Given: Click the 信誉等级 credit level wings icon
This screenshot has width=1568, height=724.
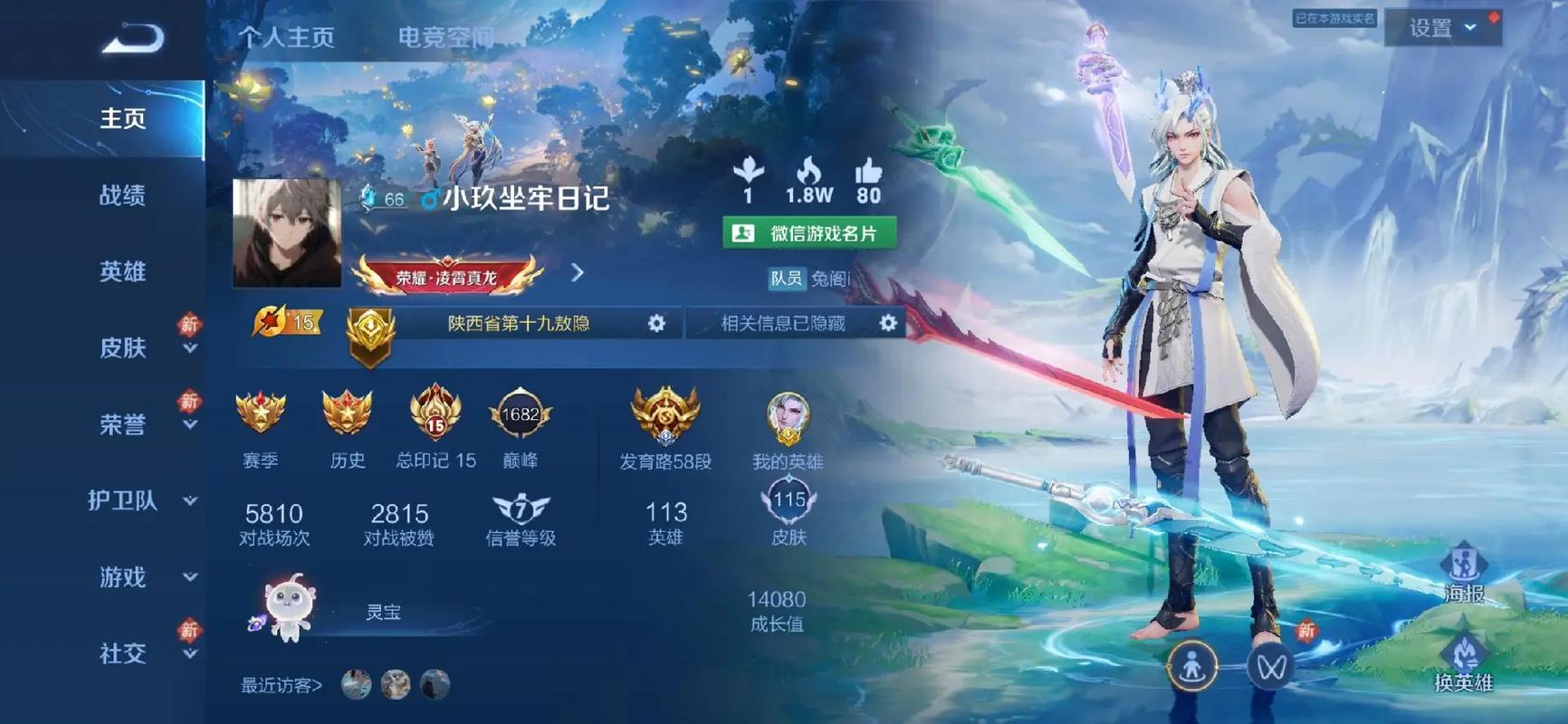Looking at the screenshot, I should [518, 511].
